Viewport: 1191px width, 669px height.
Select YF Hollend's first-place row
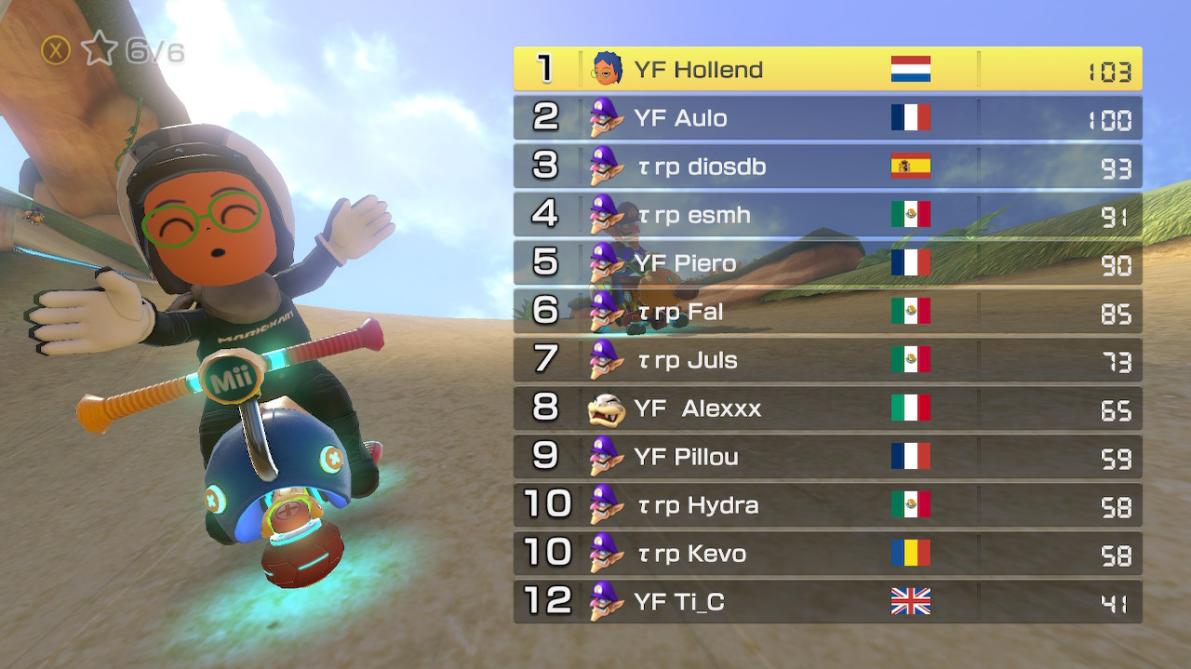click(827, 69)
